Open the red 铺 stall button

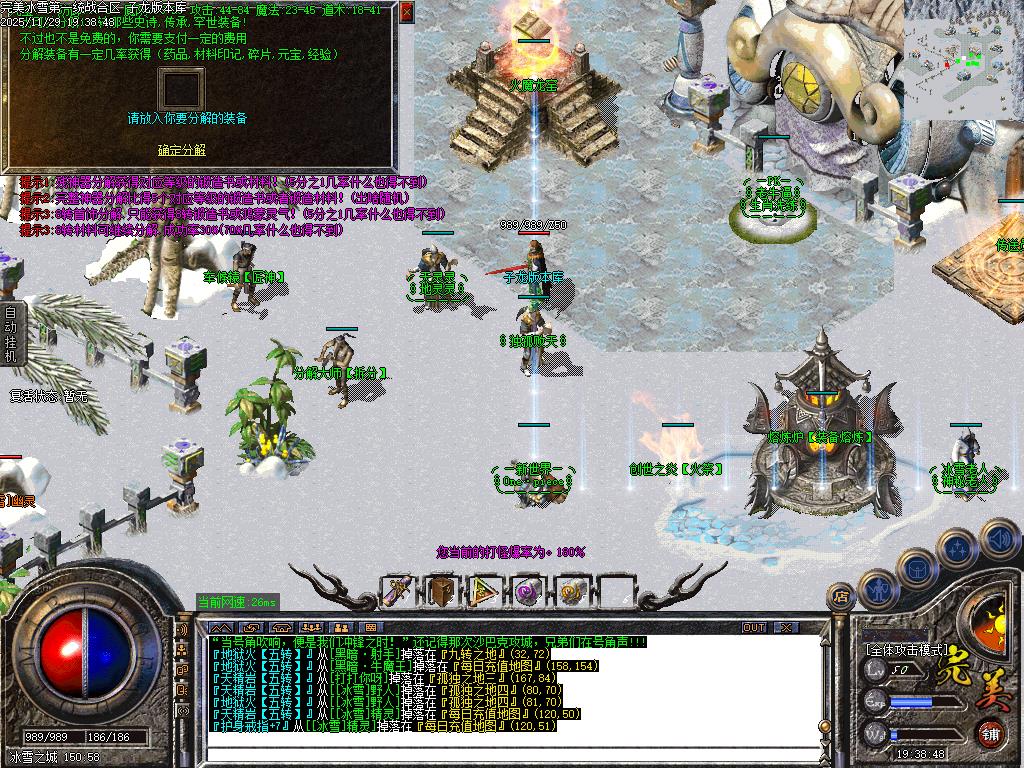989,733
